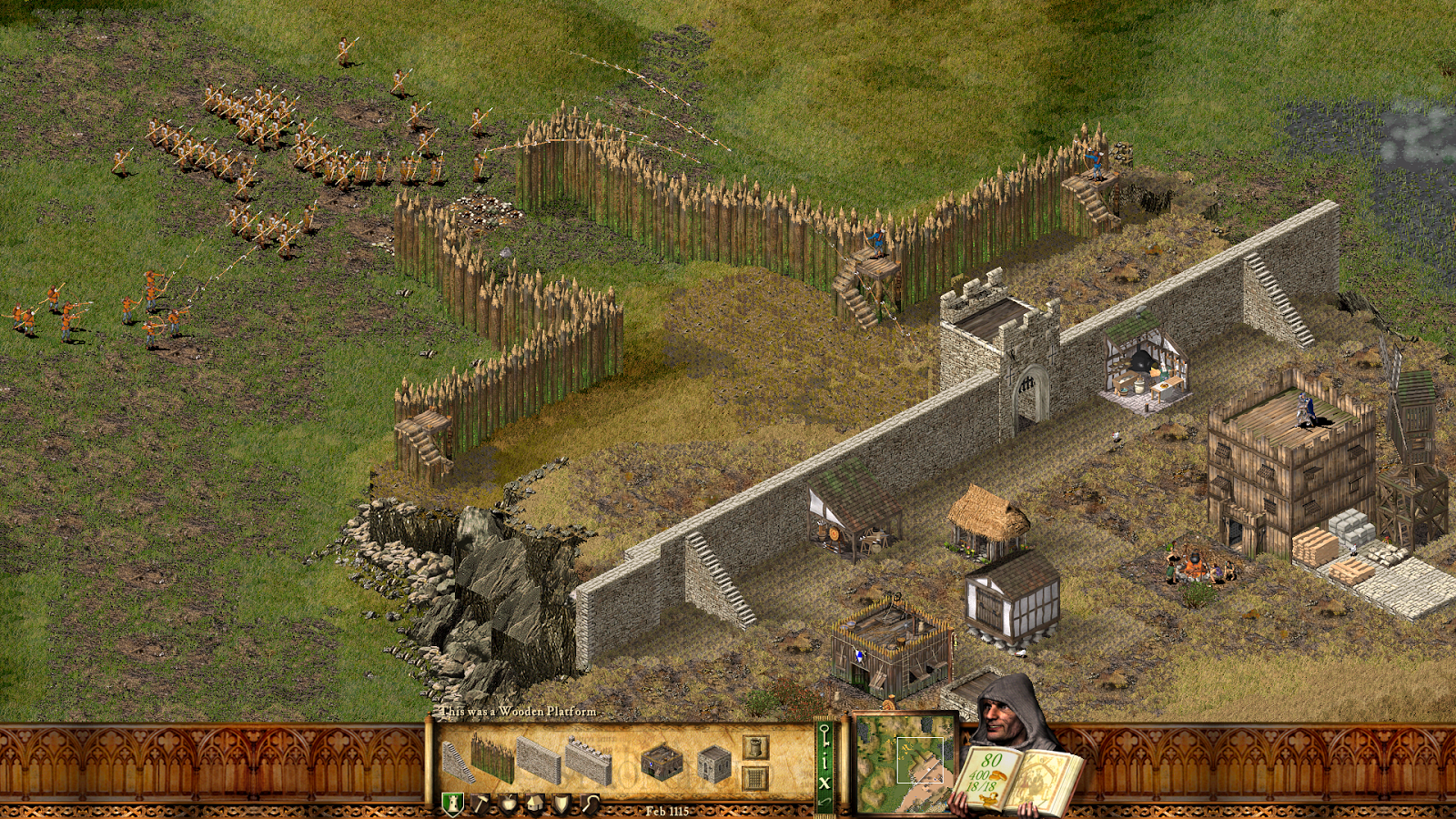This screenshot has height=819, width=1456.
Task: Click the undo arrow button
Action: 824,801
